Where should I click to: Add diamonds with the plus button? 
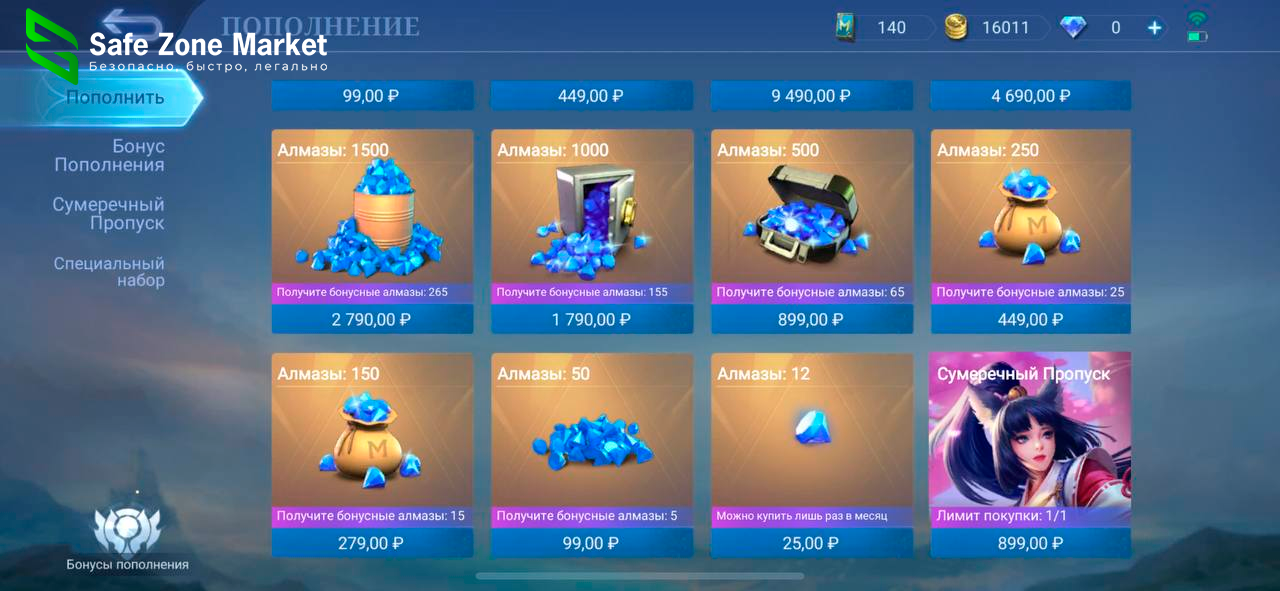1154,28
